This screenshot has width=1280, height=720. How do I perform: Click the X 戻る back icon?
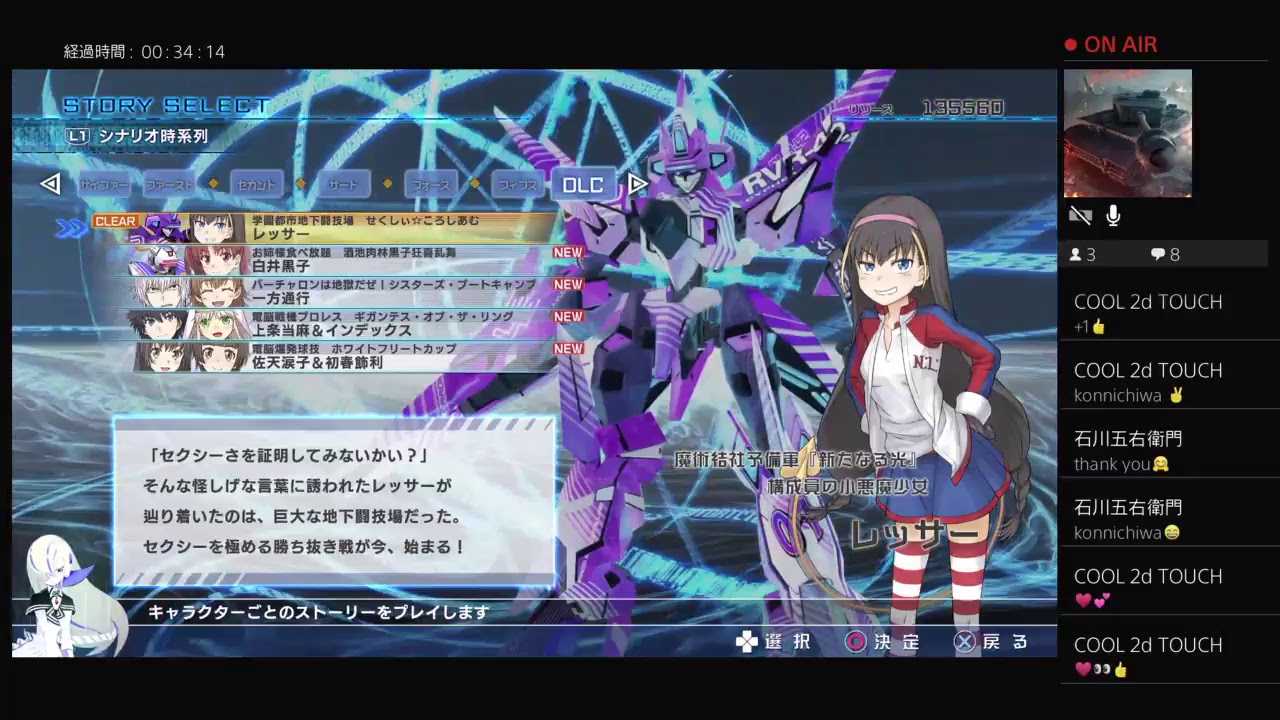pyautogui.click(x=964, y=642)
